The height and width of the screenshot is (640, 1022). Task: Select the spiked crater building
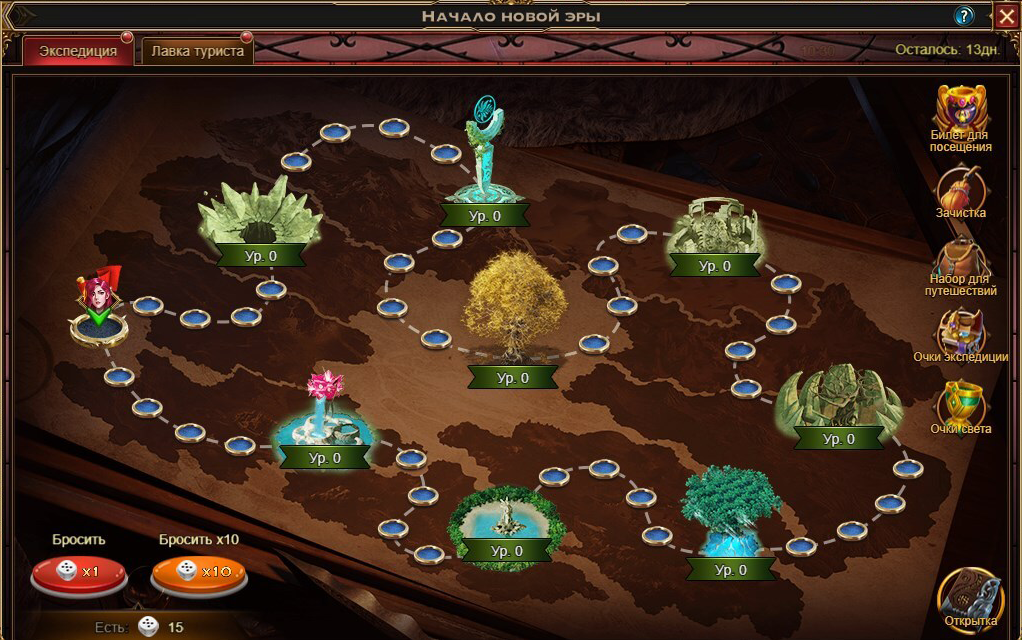coord(258,210)
